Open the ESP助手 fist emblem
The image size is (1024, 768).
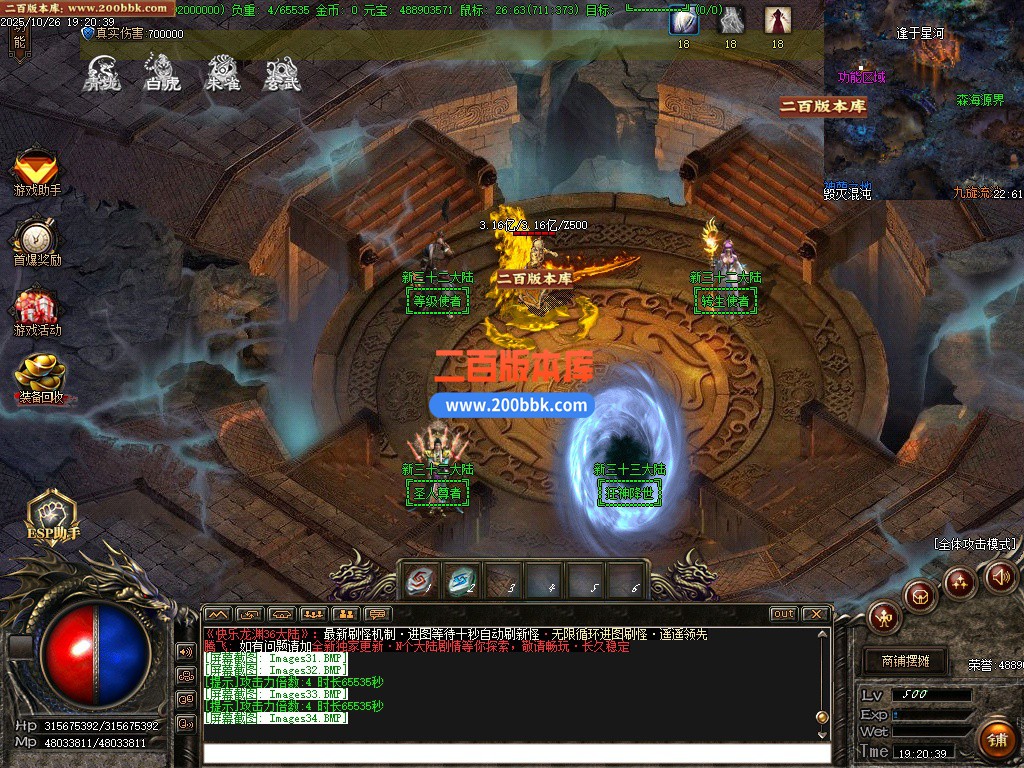click(x=52, y=512)
